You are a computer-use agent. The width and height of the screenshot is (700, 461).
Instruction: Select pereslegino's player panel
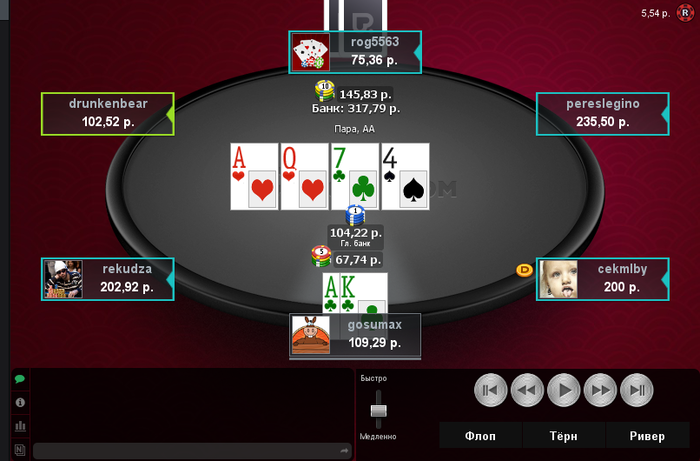[602, 113]
